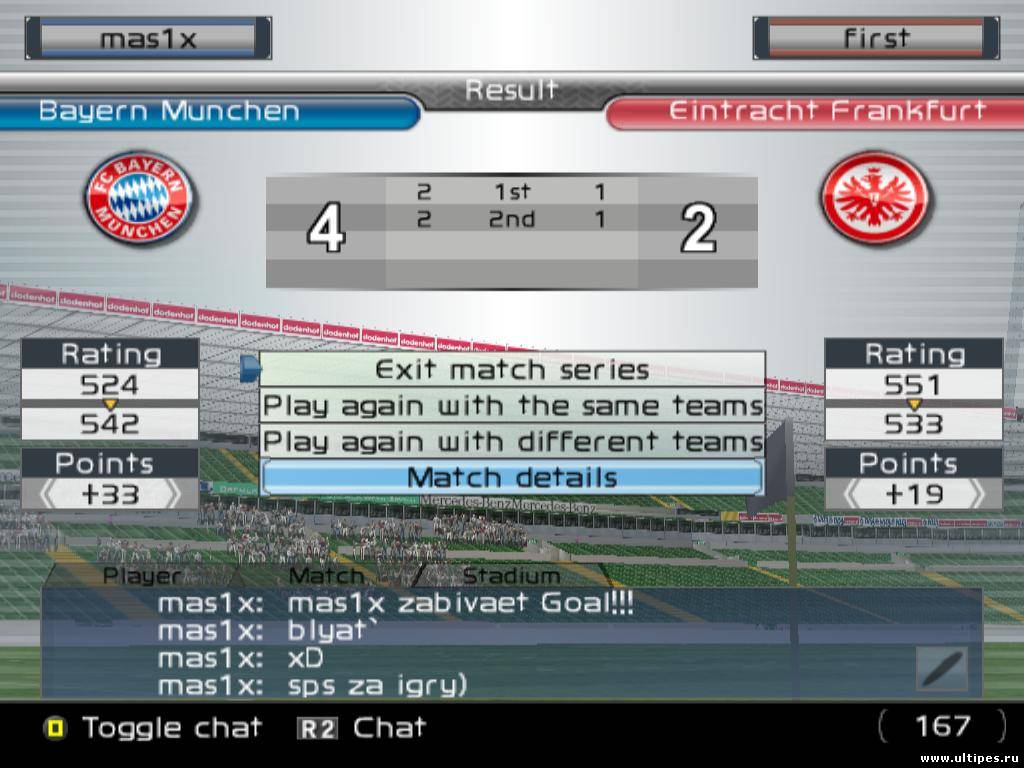Switch to the Match tab
The height and width of the screenshot is (768, 1024).
(327, 576)
